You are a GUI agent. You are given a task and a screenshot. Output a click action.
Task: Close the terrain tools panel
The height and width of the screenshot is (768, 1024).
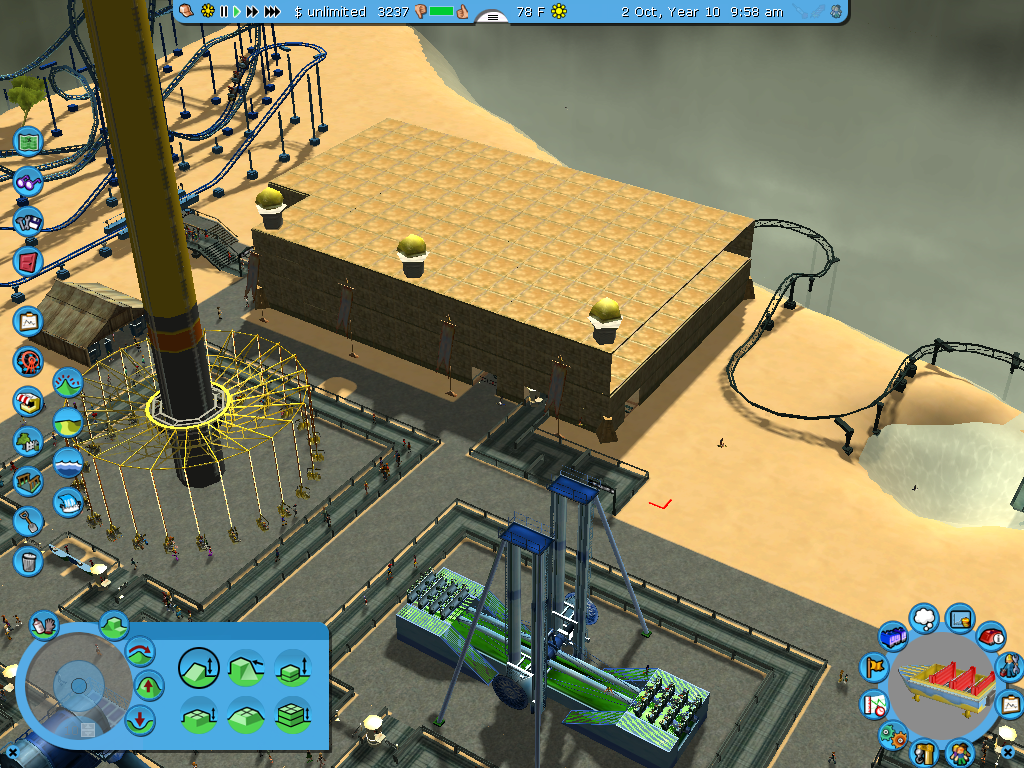pyautogui.click(x=12, y=751)
